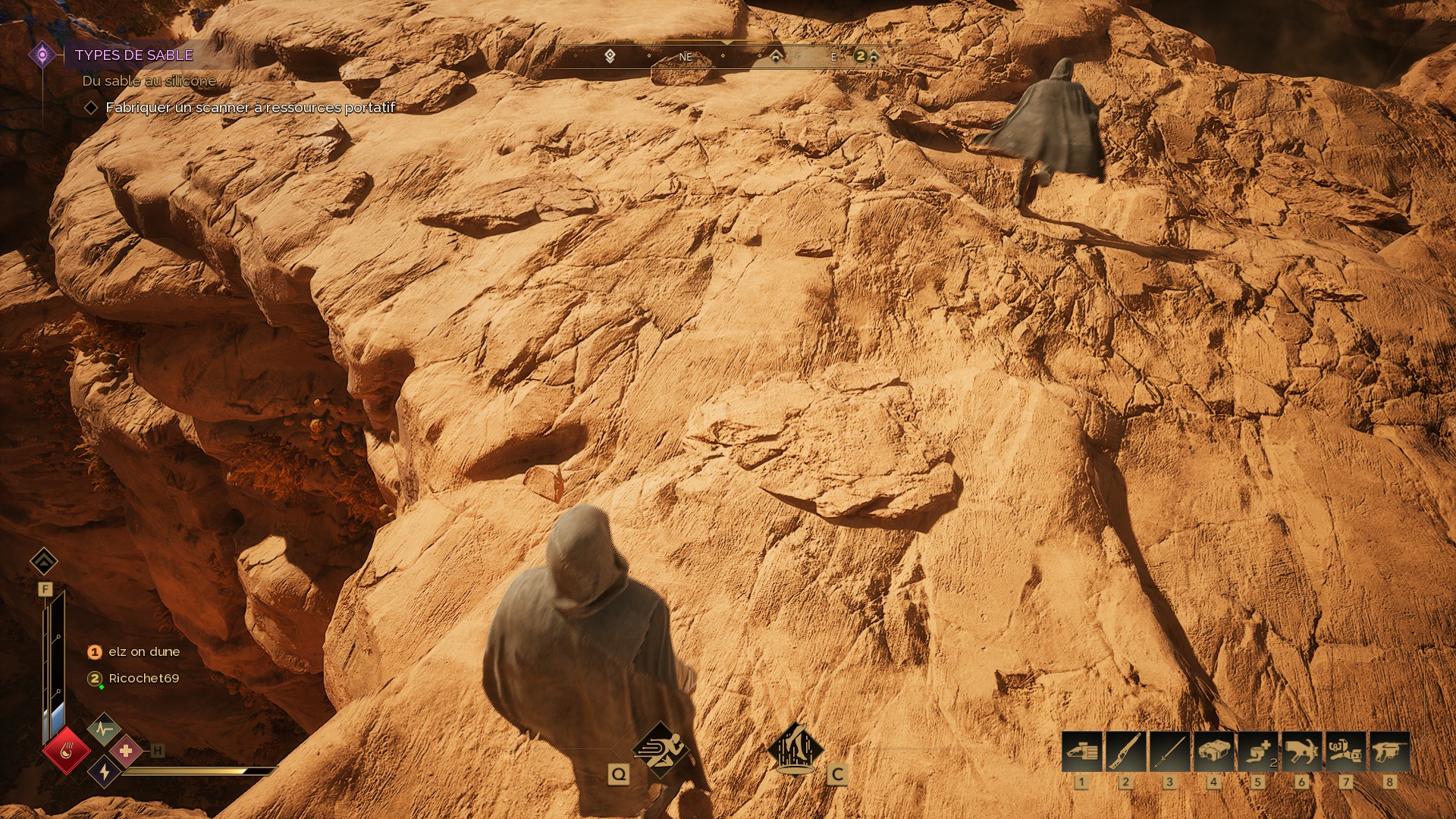The width and height of the screenshot is (1456, 819).
Task: Select the 'Types de sable' quest tracker title
Action: (x=133, y=55)
